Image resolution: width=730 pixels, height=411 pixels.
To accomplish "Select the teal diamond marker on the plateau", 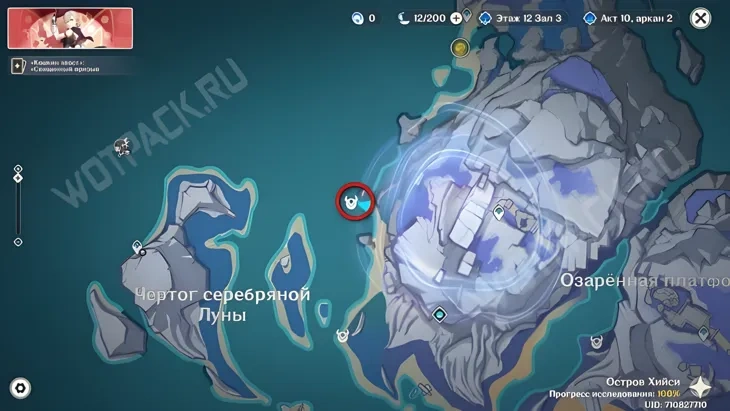I will click(438, 314).
